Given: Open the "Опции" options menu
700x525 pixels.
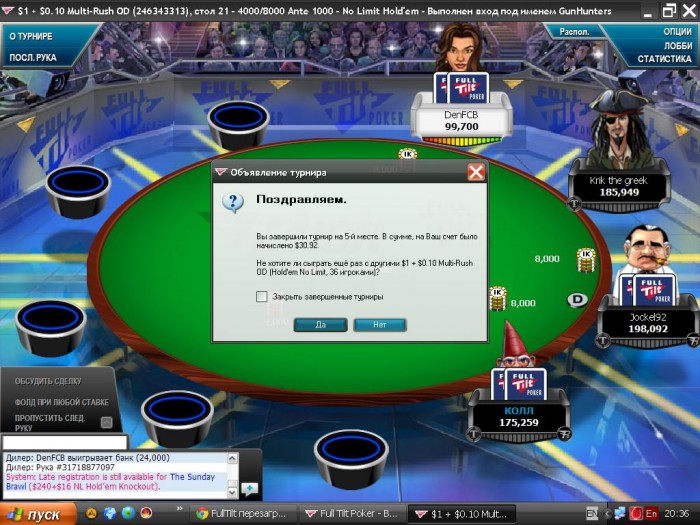Looking at the screenshot, I should coord(677,31).
